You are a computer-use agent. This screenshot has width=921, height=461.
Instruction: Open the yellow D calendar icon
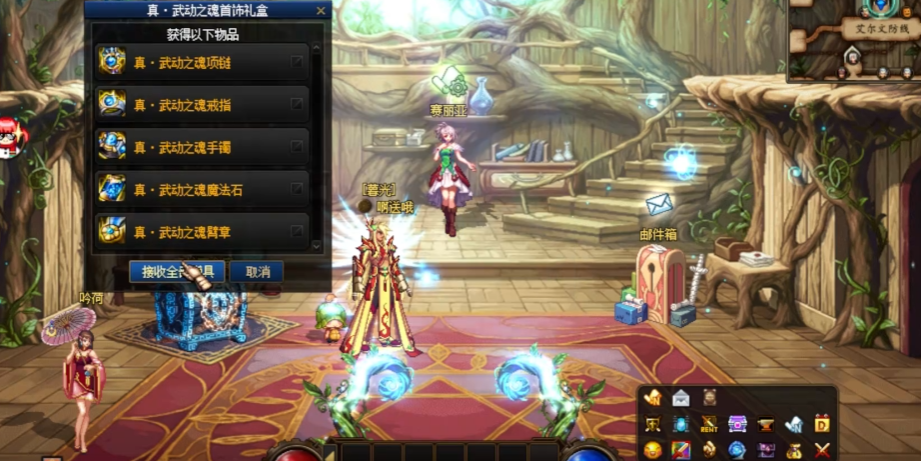point(822,425)
